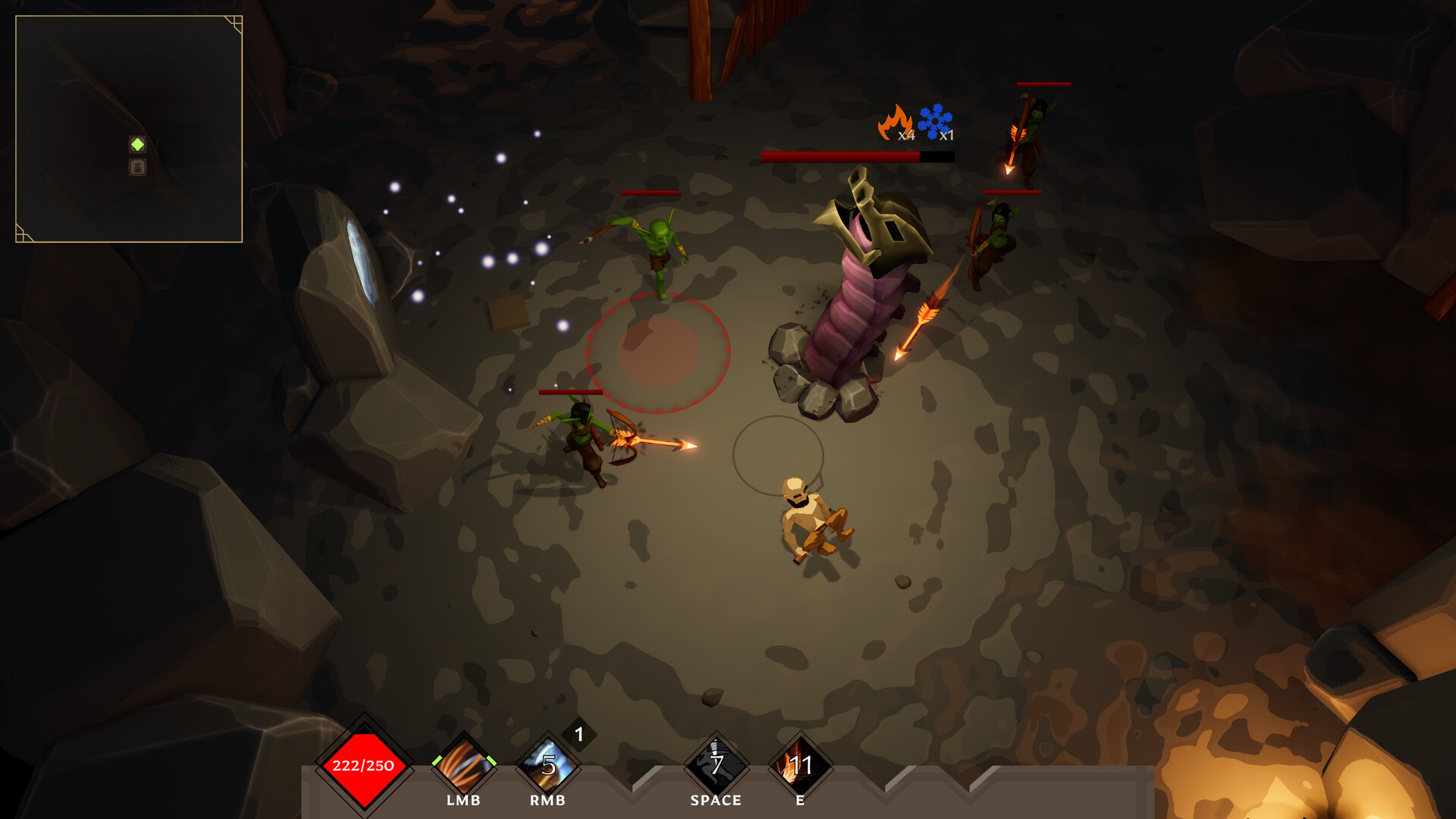The image size is (1456, 819).
Task: Click the glowing blue portal in the rocks
Action: [362, 262]
